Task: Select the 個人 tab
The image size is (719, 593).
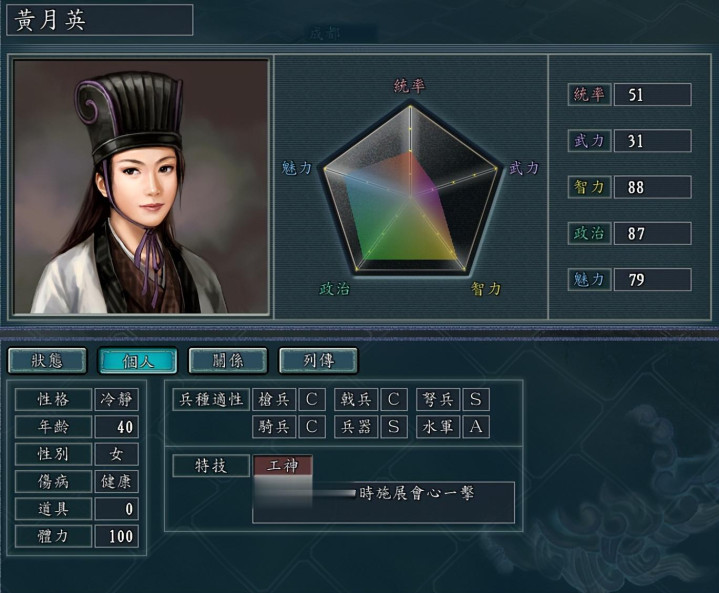Action: [138, 361]
